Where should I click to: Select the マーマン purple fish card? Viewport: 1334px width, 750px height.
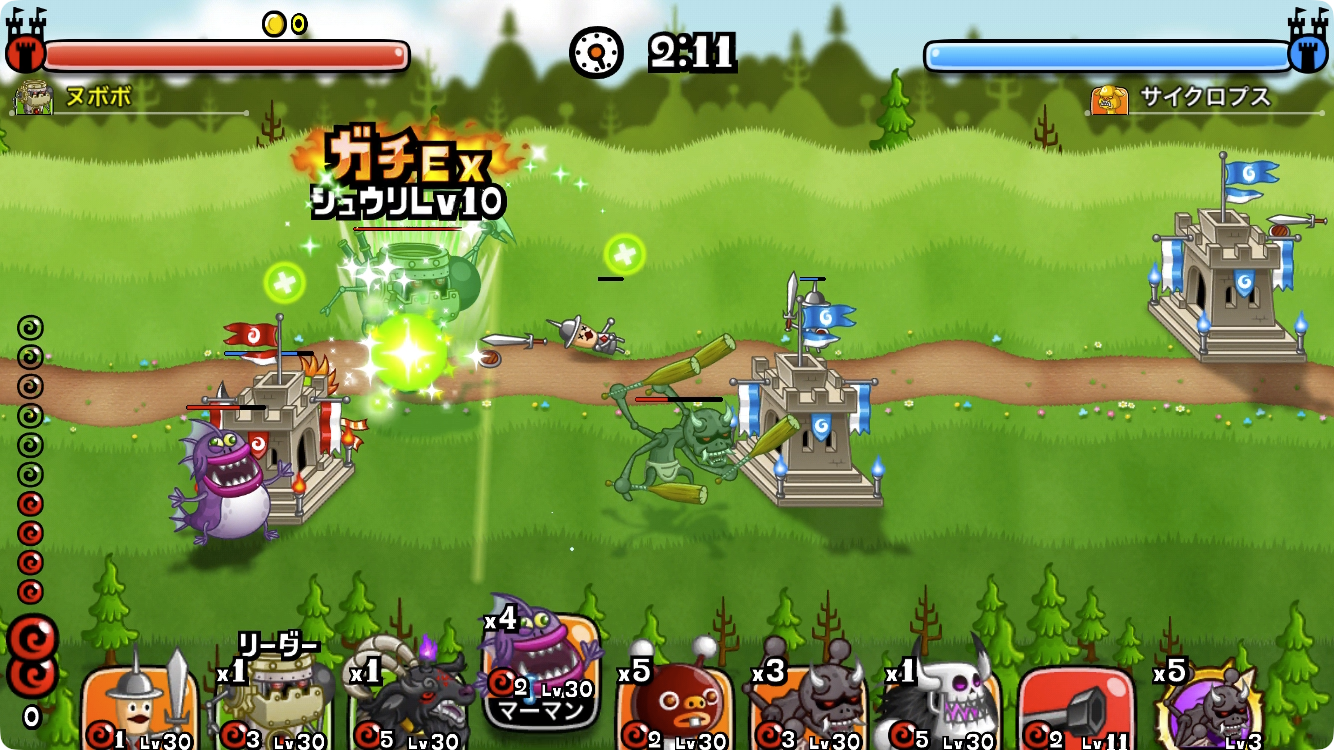pos(542,670)
